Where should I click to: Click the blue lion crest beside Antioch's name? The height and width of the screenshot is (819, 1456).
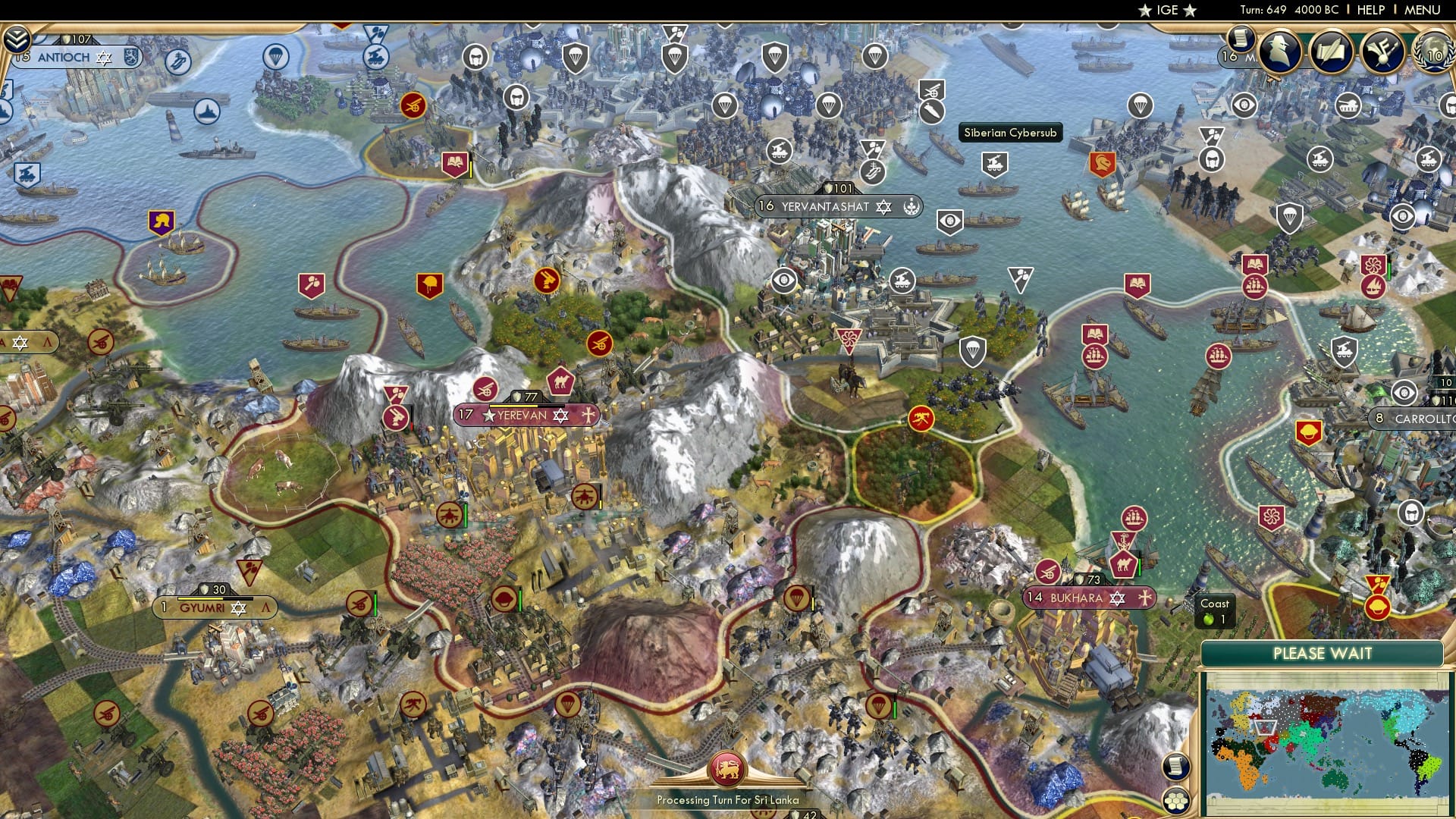click(131, 57)
